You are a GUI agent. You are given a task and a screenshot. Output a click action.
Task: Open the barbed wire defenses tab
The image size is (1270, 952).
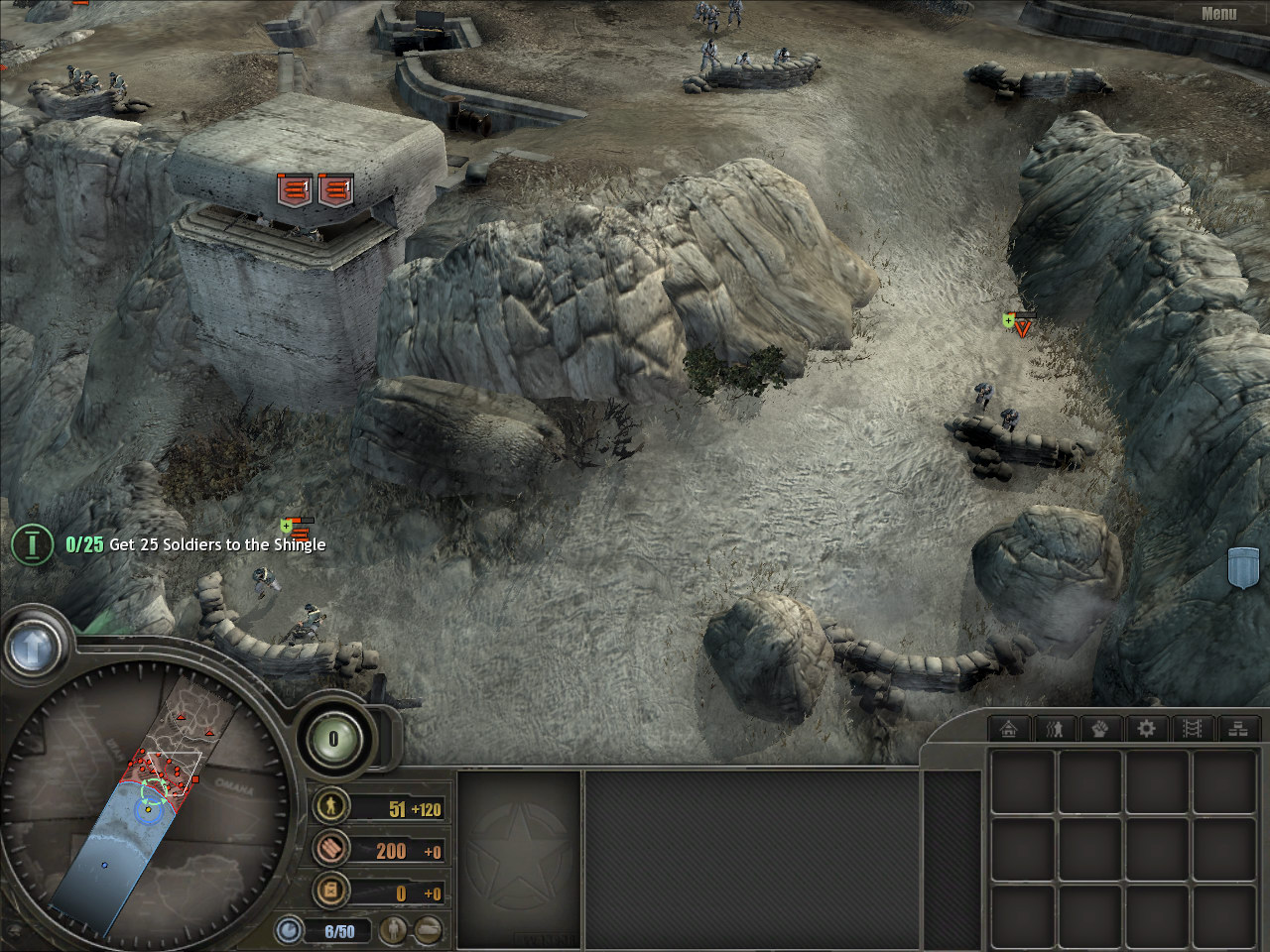pyautogui.click(x=1193, y=729)
